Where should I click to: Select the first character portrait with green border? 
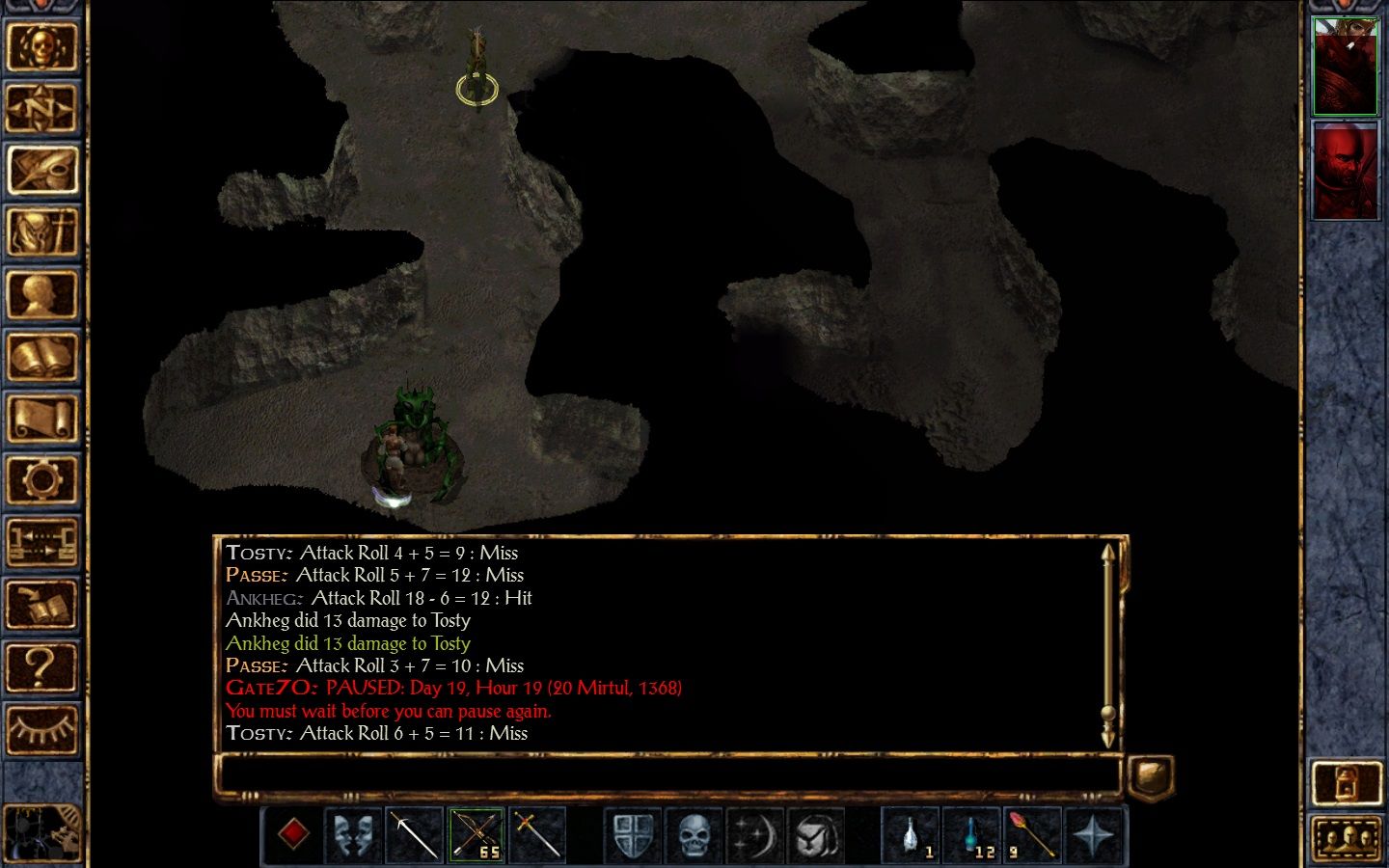(x=1346, y=66)
